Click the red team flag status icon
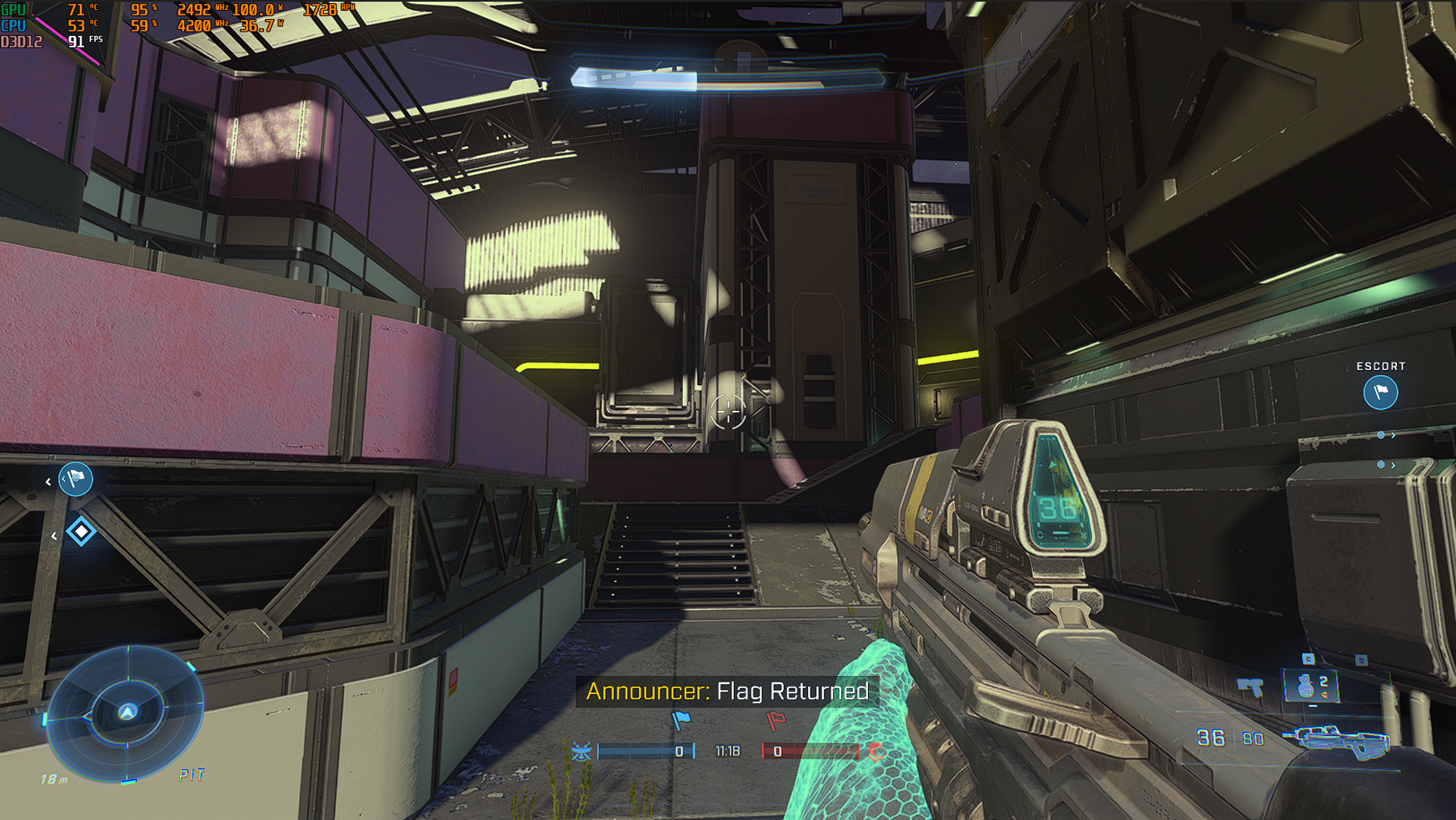The image size is (1456, 820). [x=775, y=720]
